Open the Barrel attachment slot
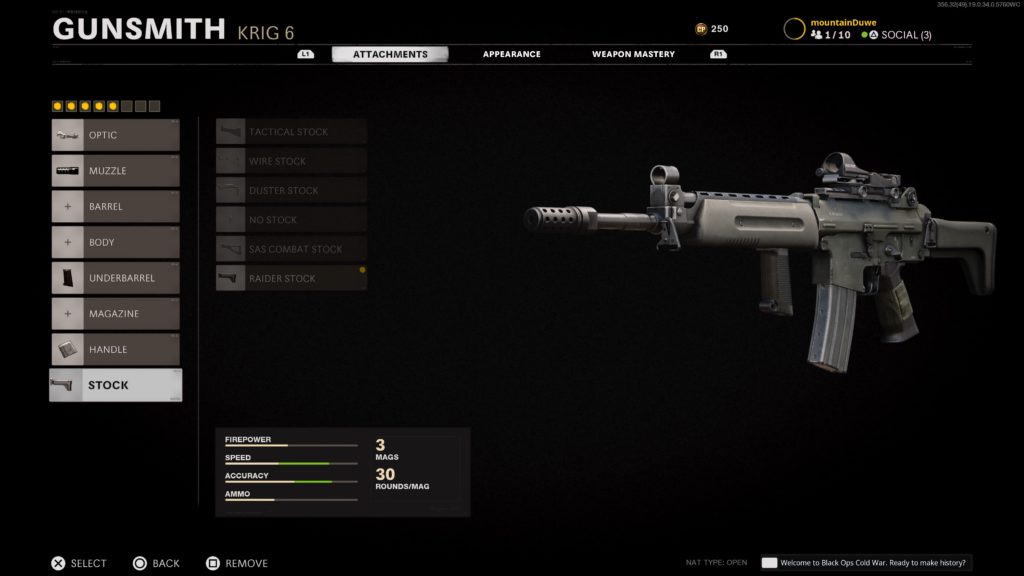Screen dimensions: 1024x576 [116, 207]
